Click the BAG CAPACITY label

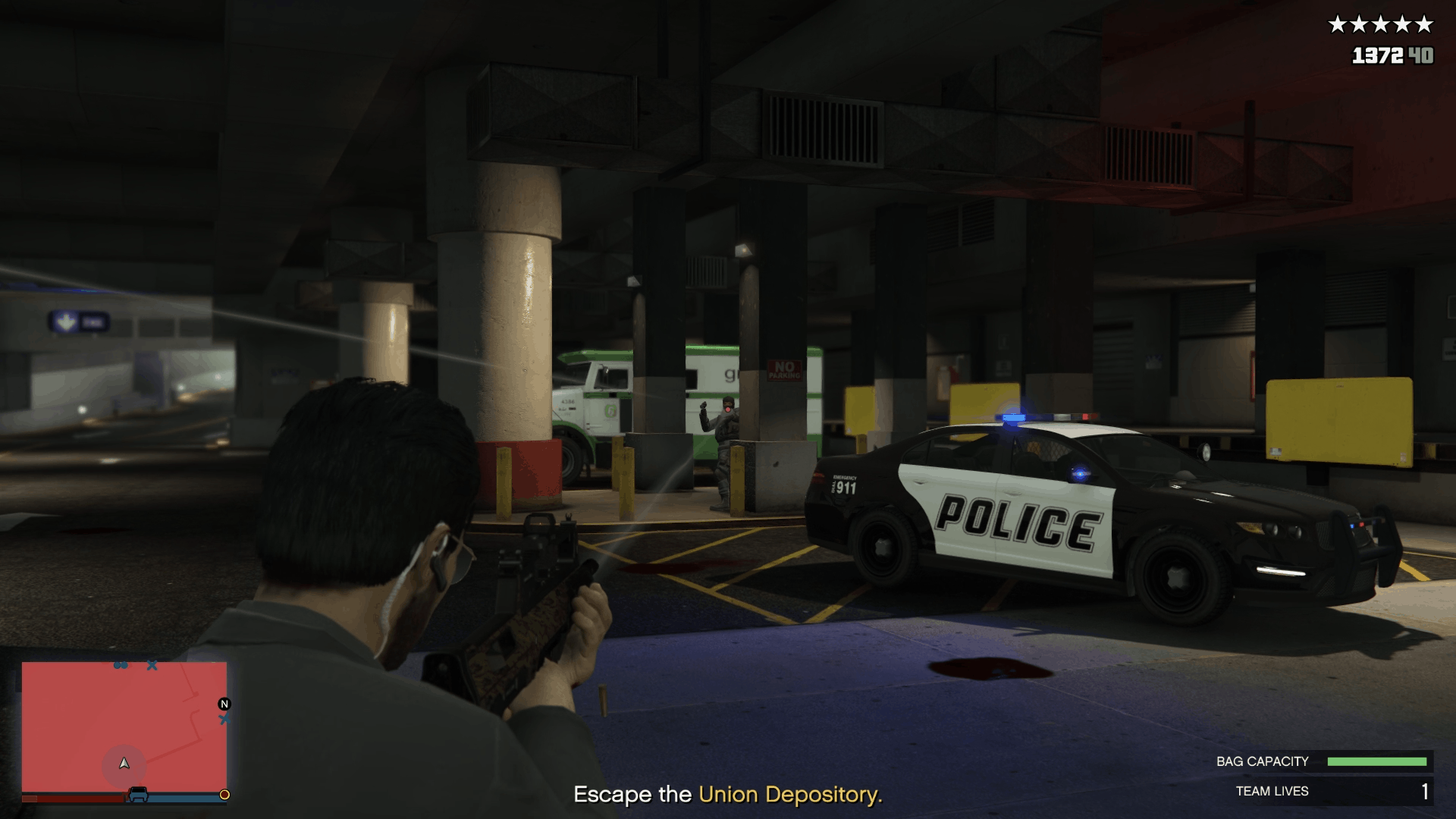point(1263,761)
